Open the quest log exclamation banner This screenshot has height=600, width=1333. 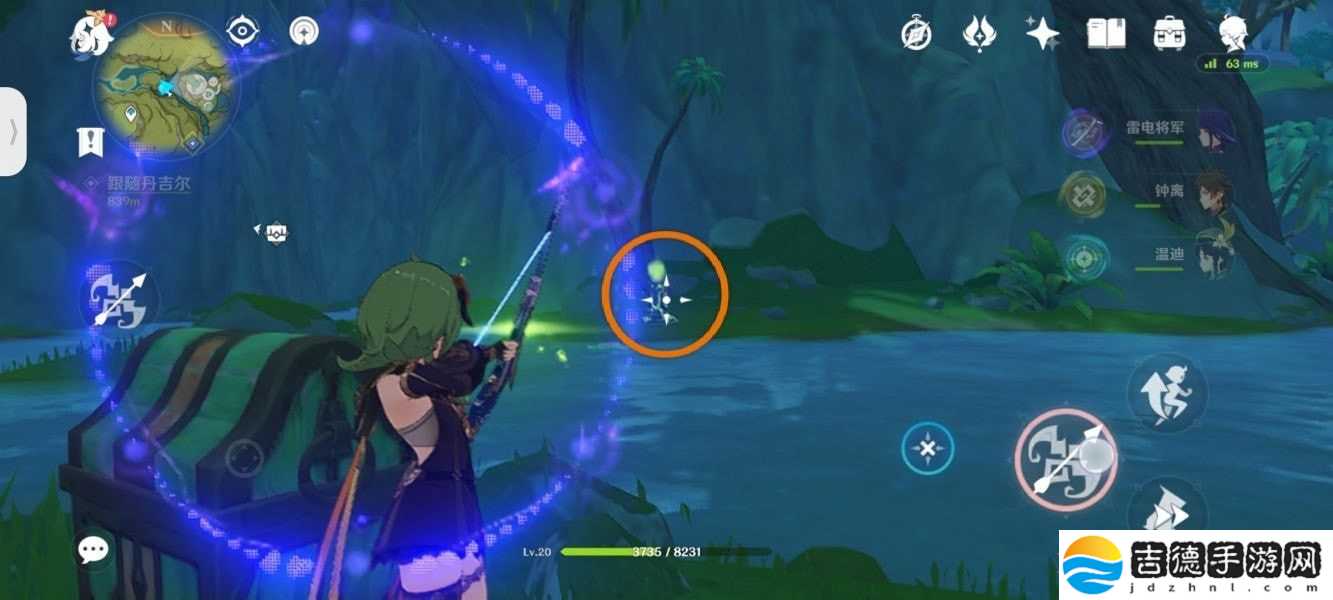coord(91,142)
